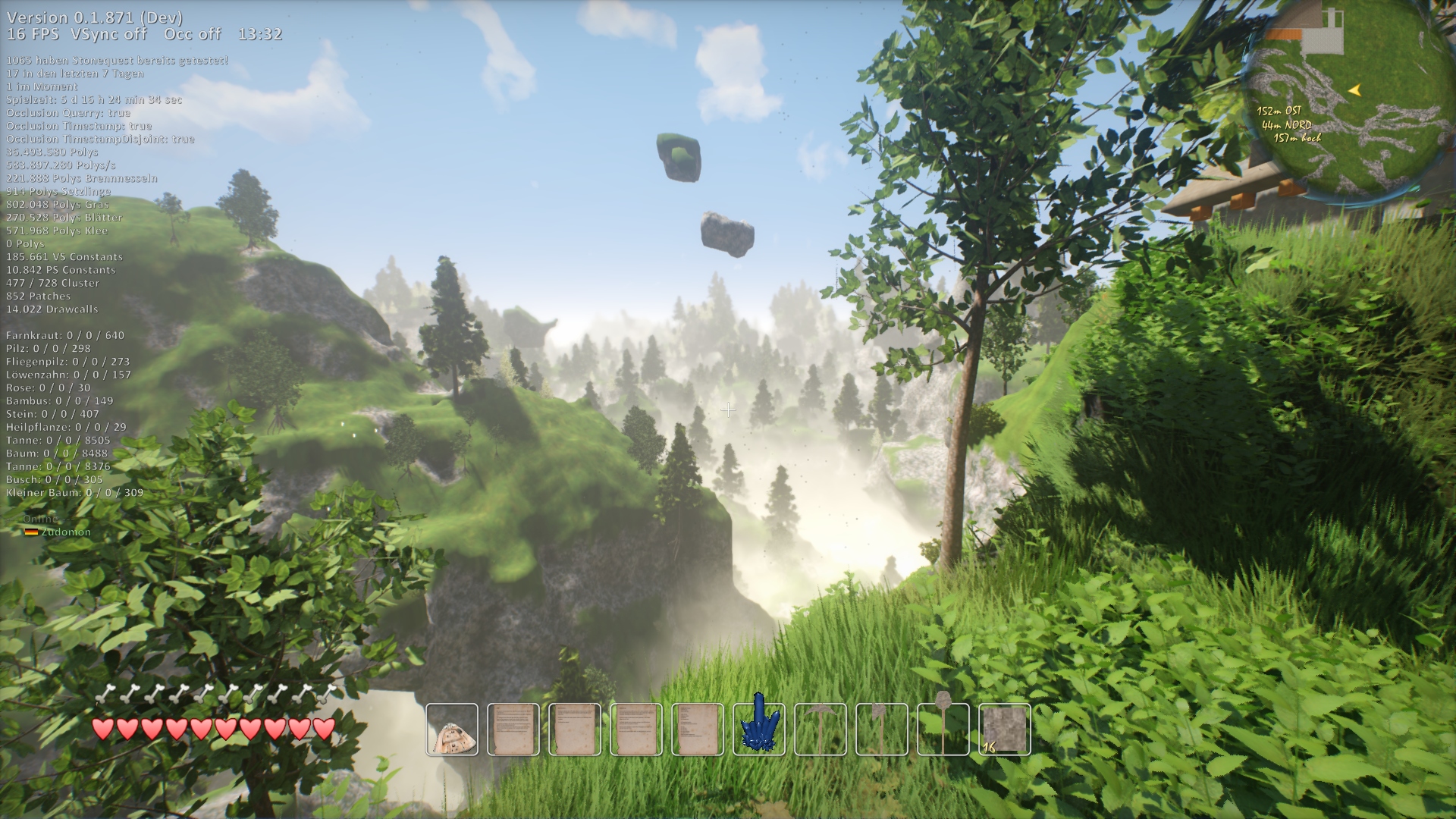Screen dimensions: 1456x819
Task: Choose the stone pickaxe slot
Action: coord(821,730)
